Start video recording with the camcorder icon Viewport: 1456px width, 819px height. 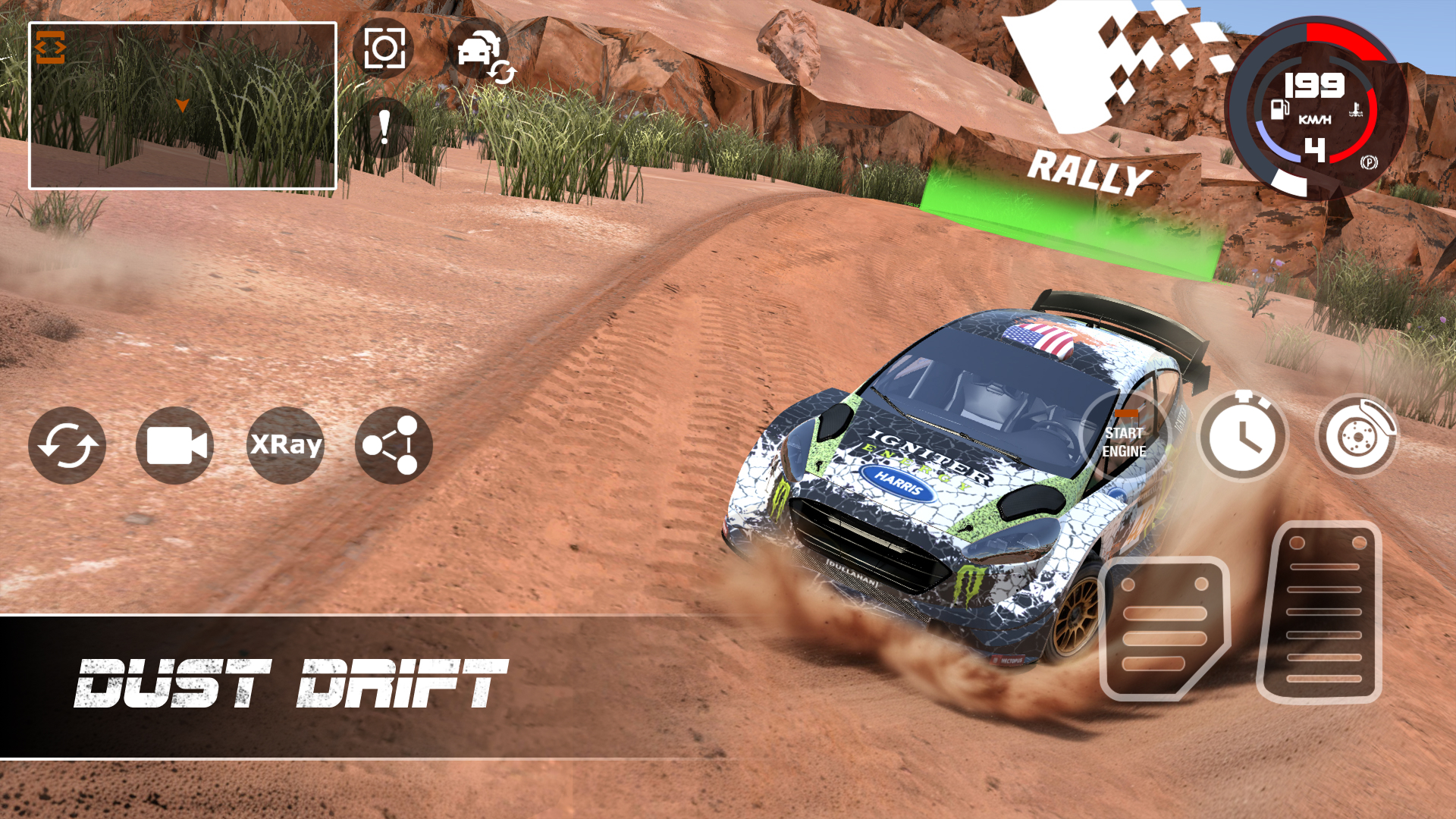click(174, 446)
